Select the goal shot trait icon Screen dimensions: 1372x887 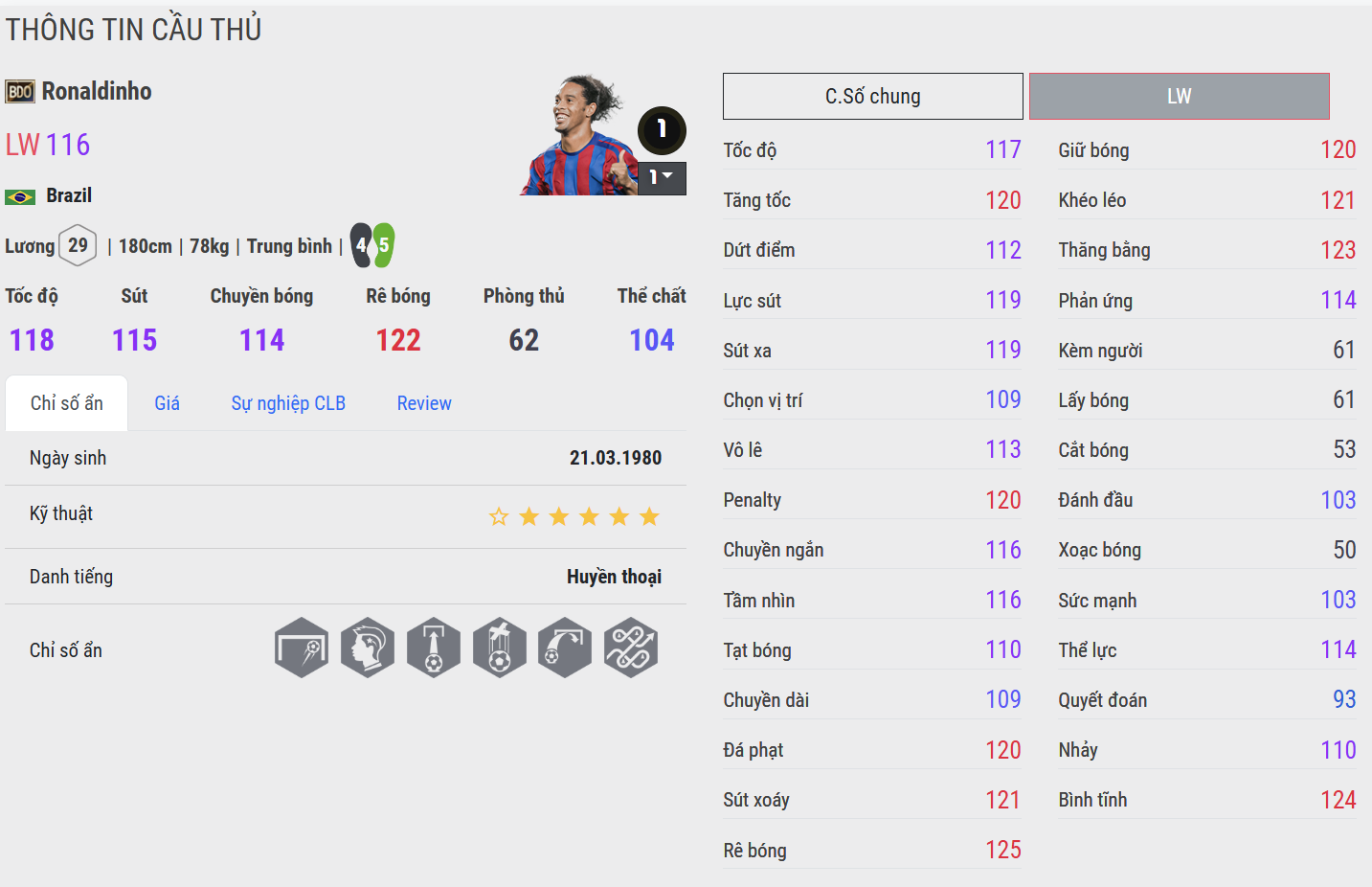coord(302,648)
